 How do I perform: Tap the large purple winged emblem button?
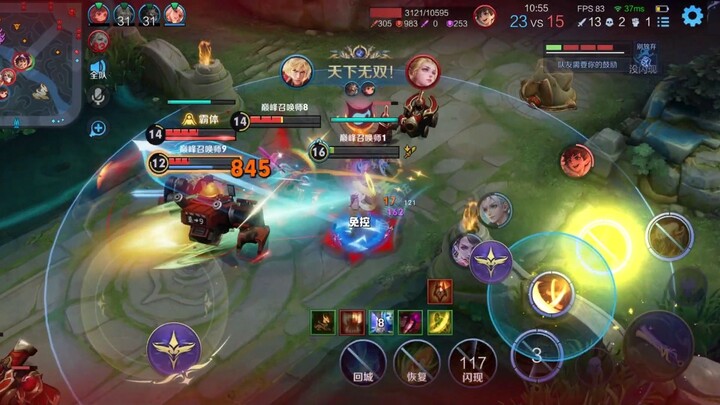pyautogui.click(x=174, y=349)
